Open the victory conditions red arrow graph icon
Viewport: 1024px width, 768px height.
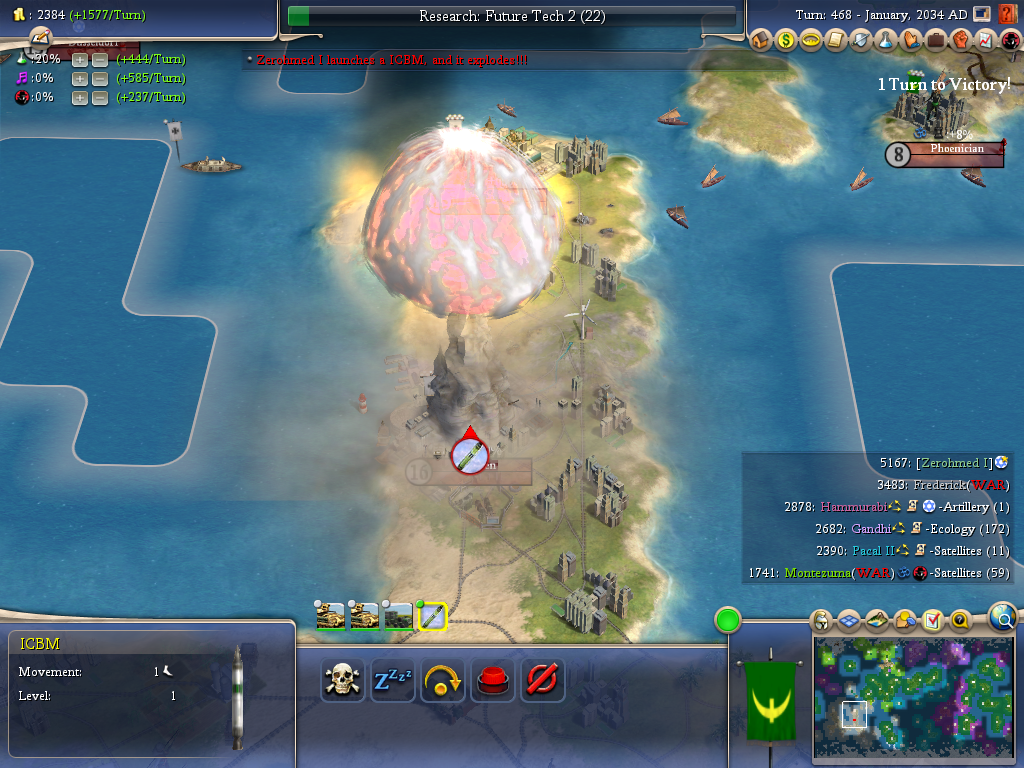click(984, 41)
